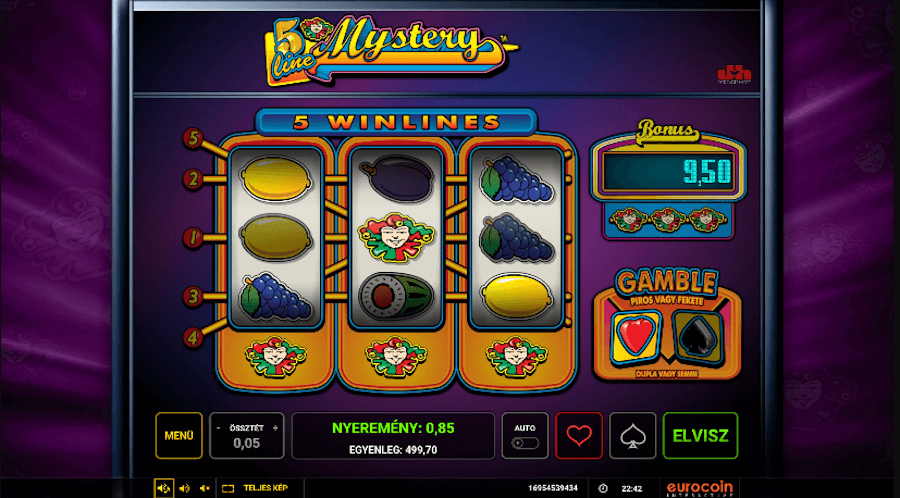Mute sound with the crossed speaker icon
The width and height of the screenshot is (900, 498).
(204, 488)
